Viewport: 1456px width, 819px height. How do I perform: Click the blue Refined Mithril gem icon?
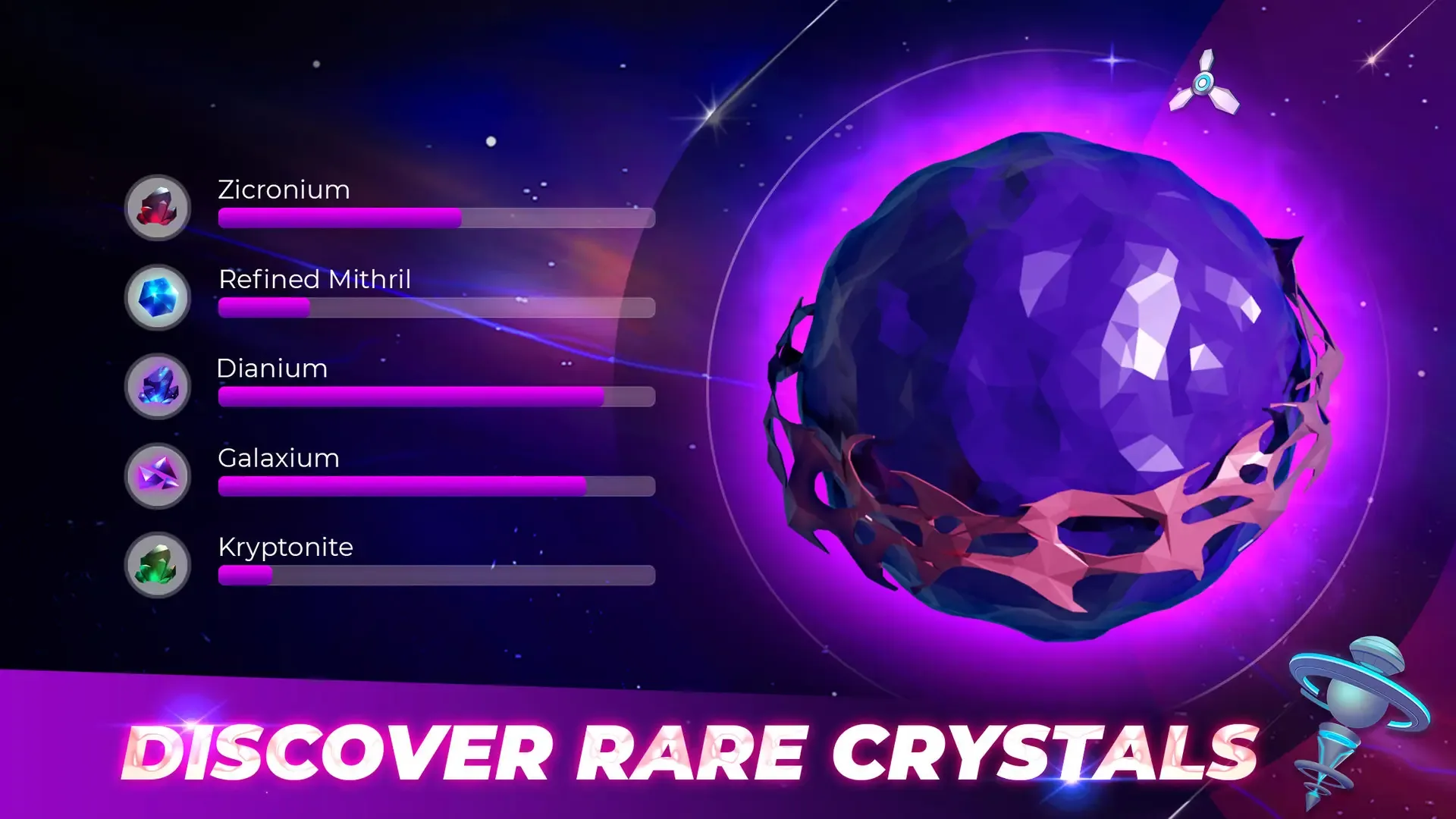(157, 298)
